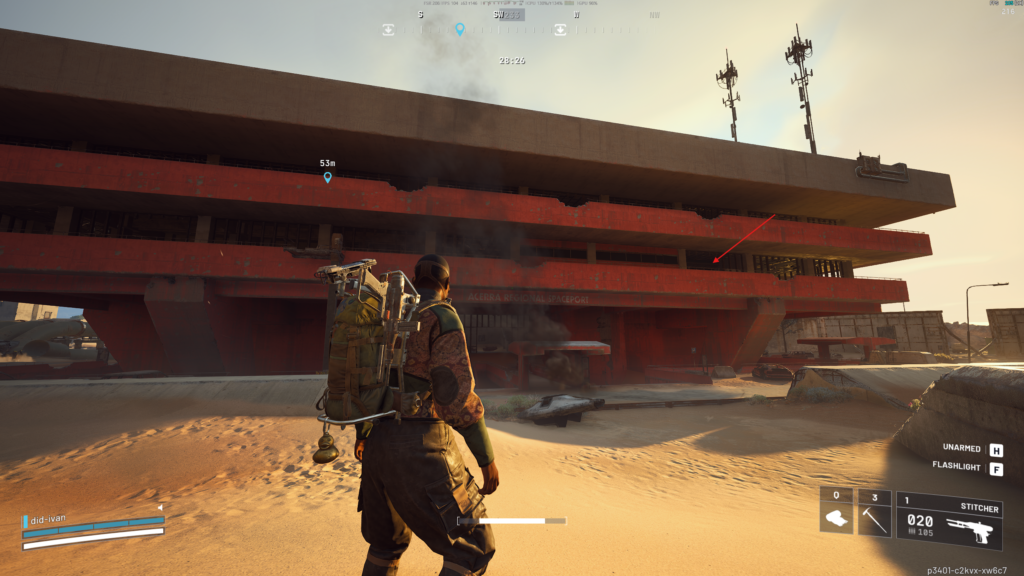Image resolution: width=1024 pixels, height=576 pixels.
Task: Select the Stitcher weapon slot
Action: click(x=948, y=520)
